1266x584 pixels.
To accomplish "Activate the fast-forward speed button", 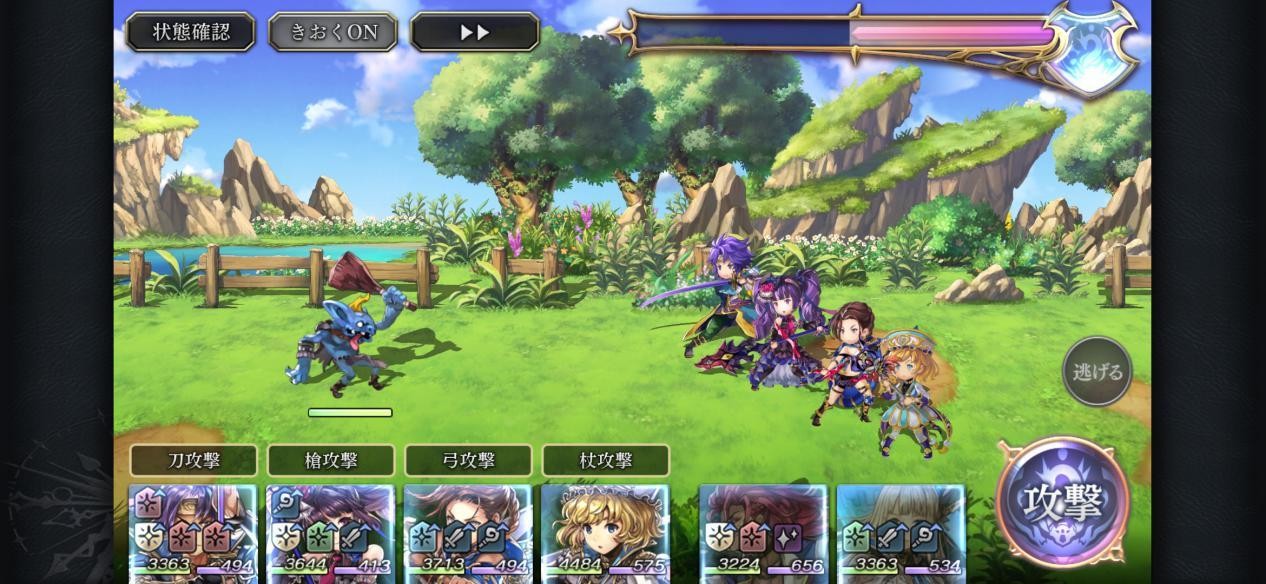I will [x=475, y=32].
